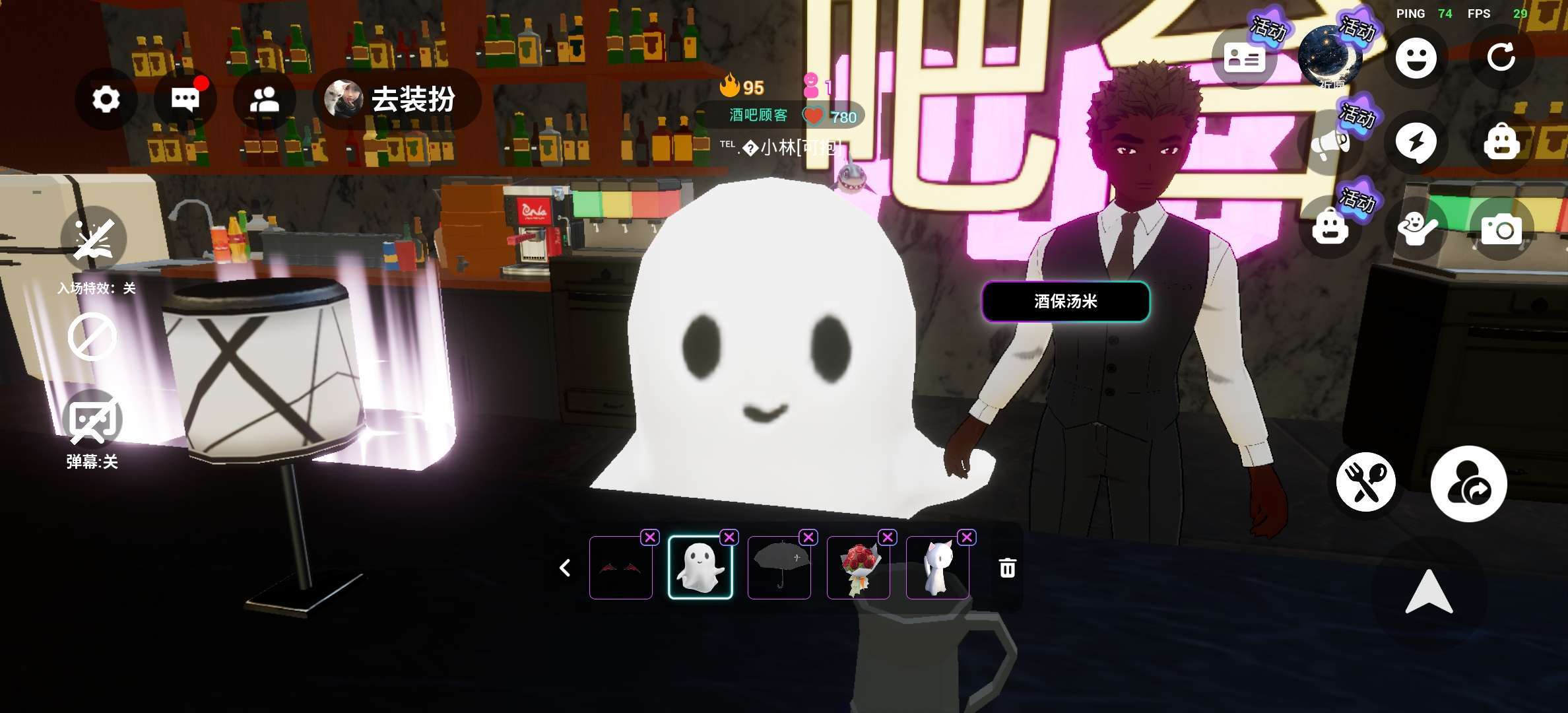This screenshot has width=1568, height=713.
Task: Select the ghost item slot
Action: [700, 568]
